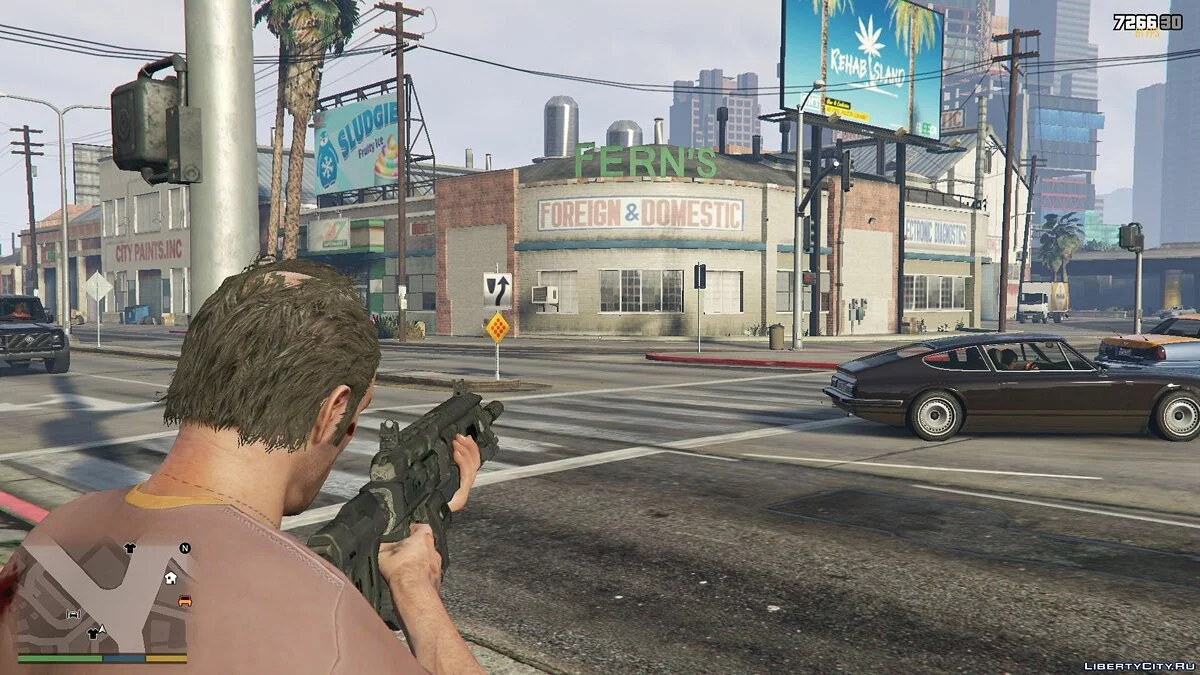The width and height of the screenshot is (1200, 675).
Task: Select the clothing store marker left of the north indicator
Action: tap(130, 548)
